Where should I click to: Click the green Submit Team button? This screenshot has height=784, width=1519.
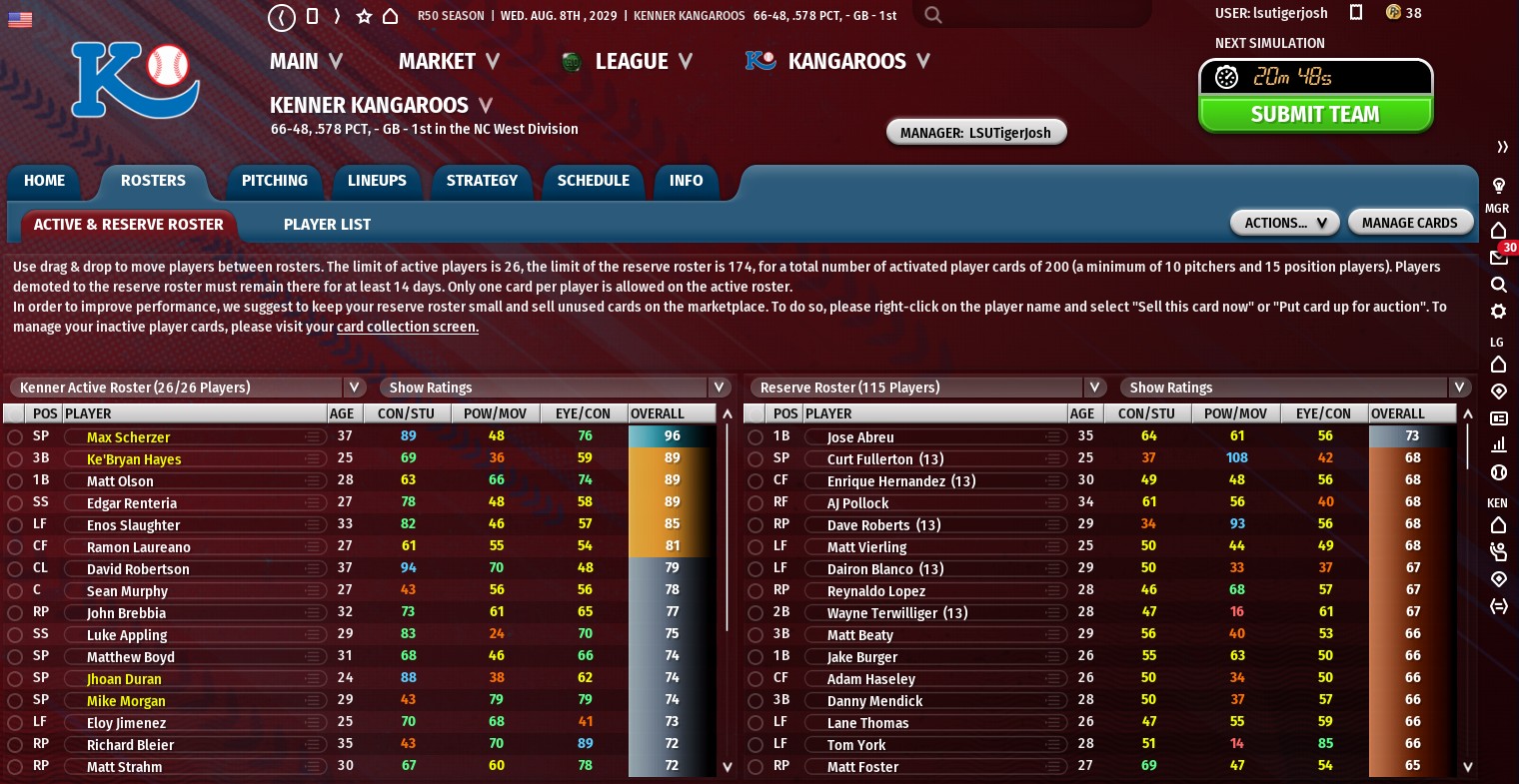(x=1315, y=115)
